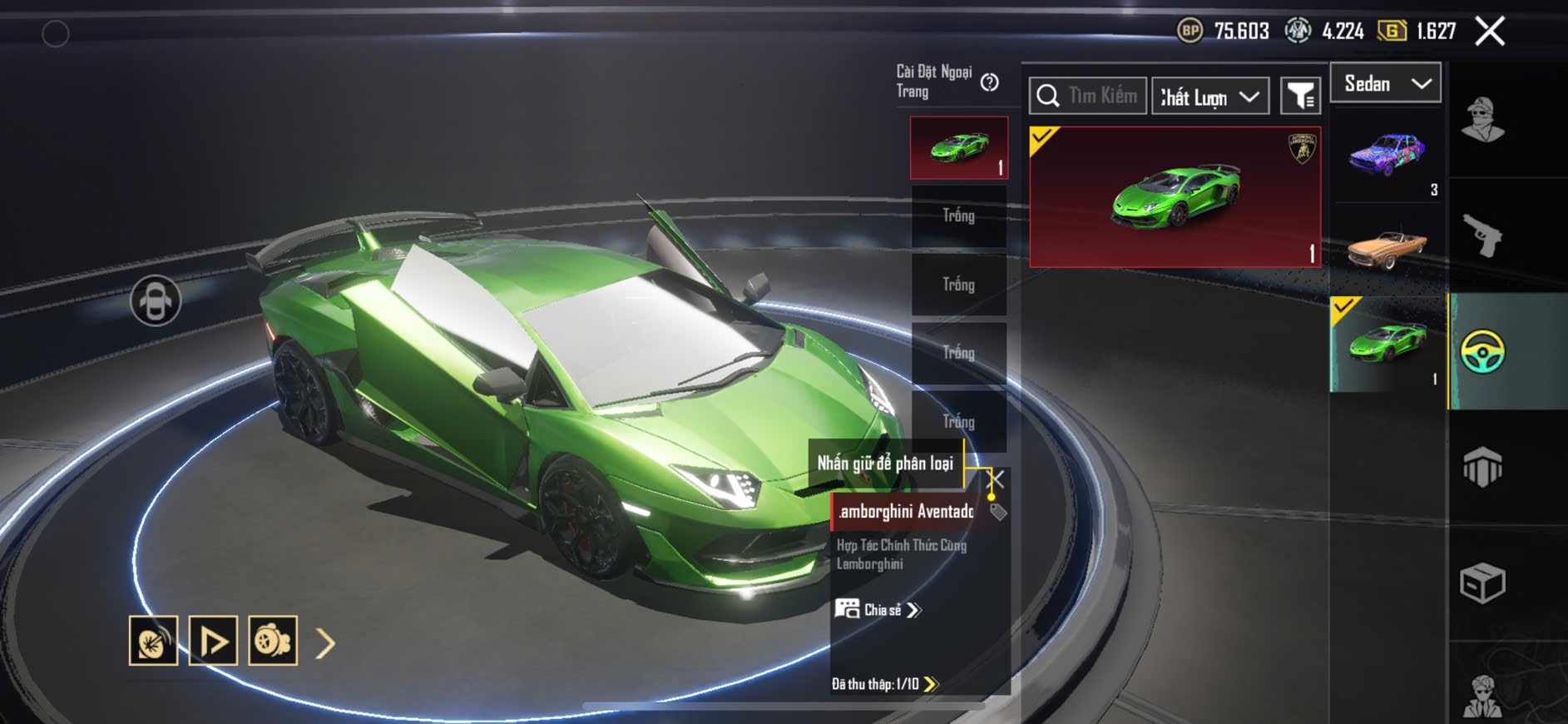
Task: Open the collected 1/10 progress link
Action: pos(885,684)
